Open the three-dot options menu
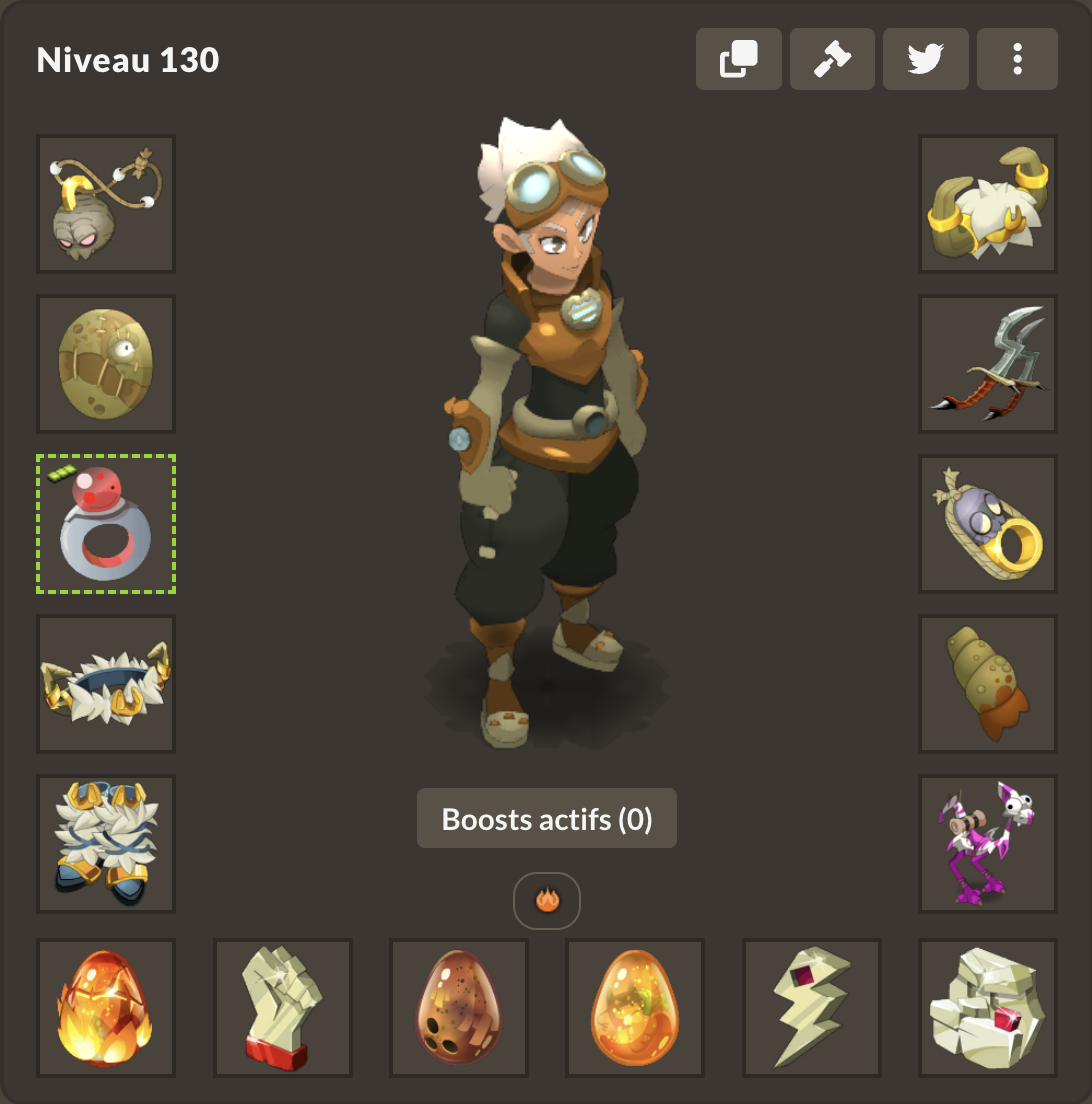Screen dimensions: 1092x1104 coord(1017,59)
